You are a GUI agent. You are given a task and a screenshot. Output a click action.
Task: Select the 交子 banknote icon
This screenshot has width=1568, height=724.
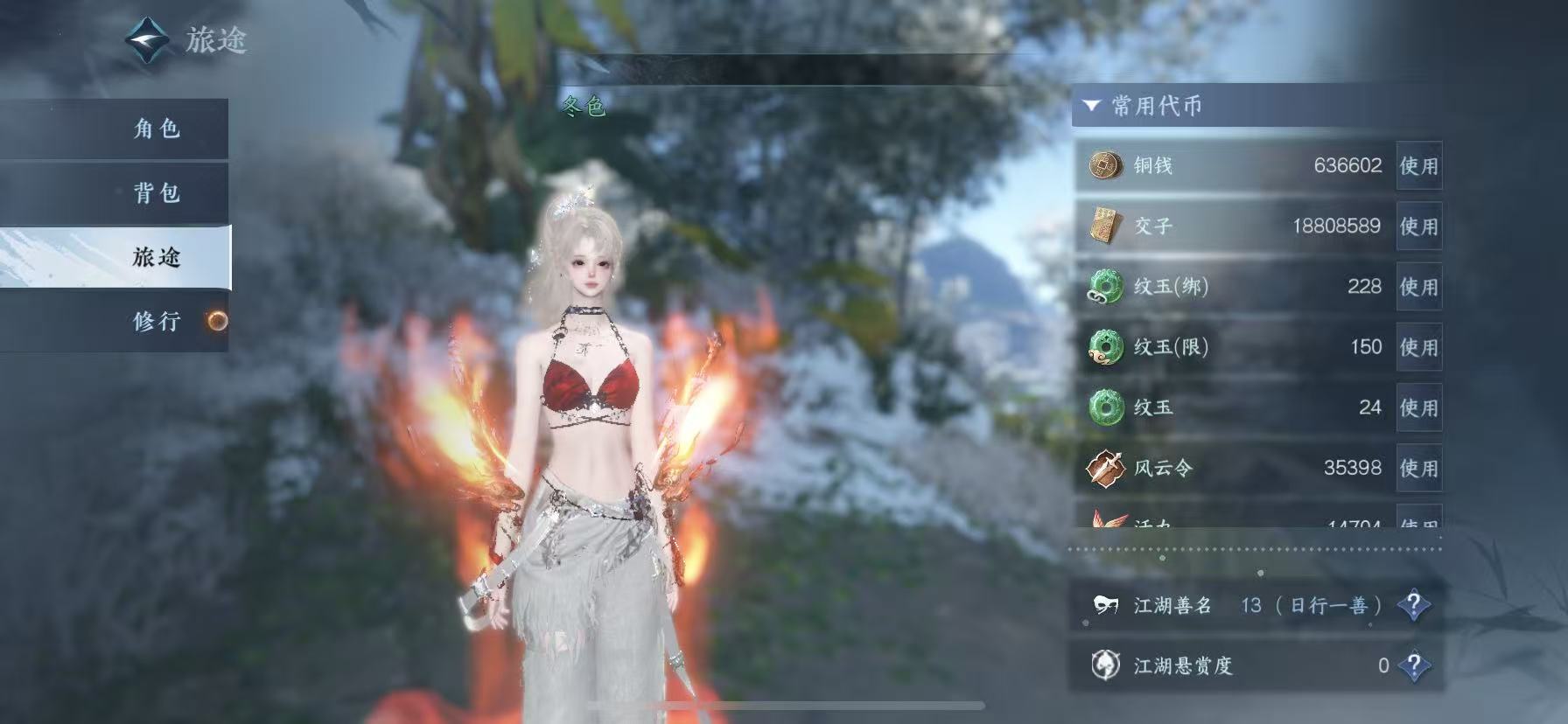pos(1105,226)
